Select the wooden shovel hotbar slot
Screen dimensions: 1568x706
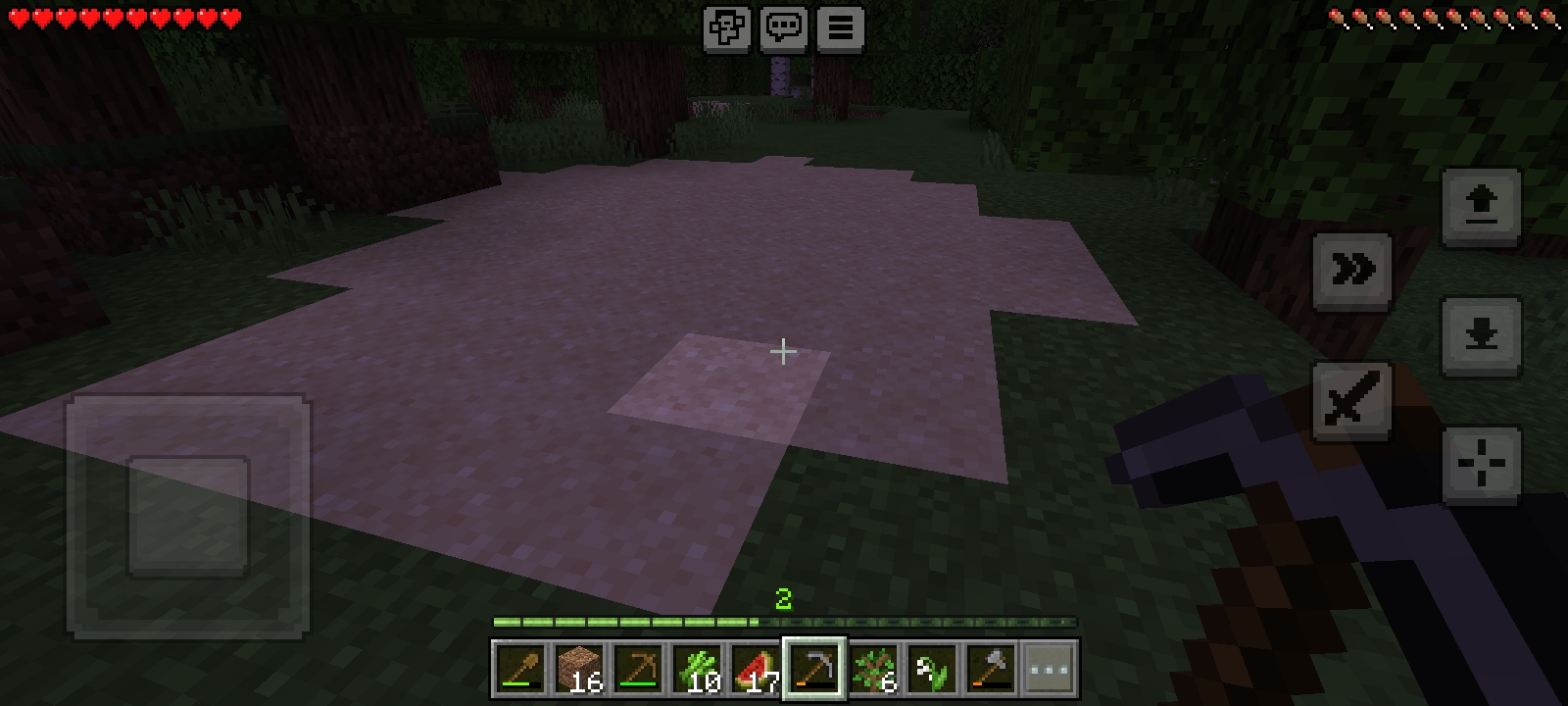(520, 670)
